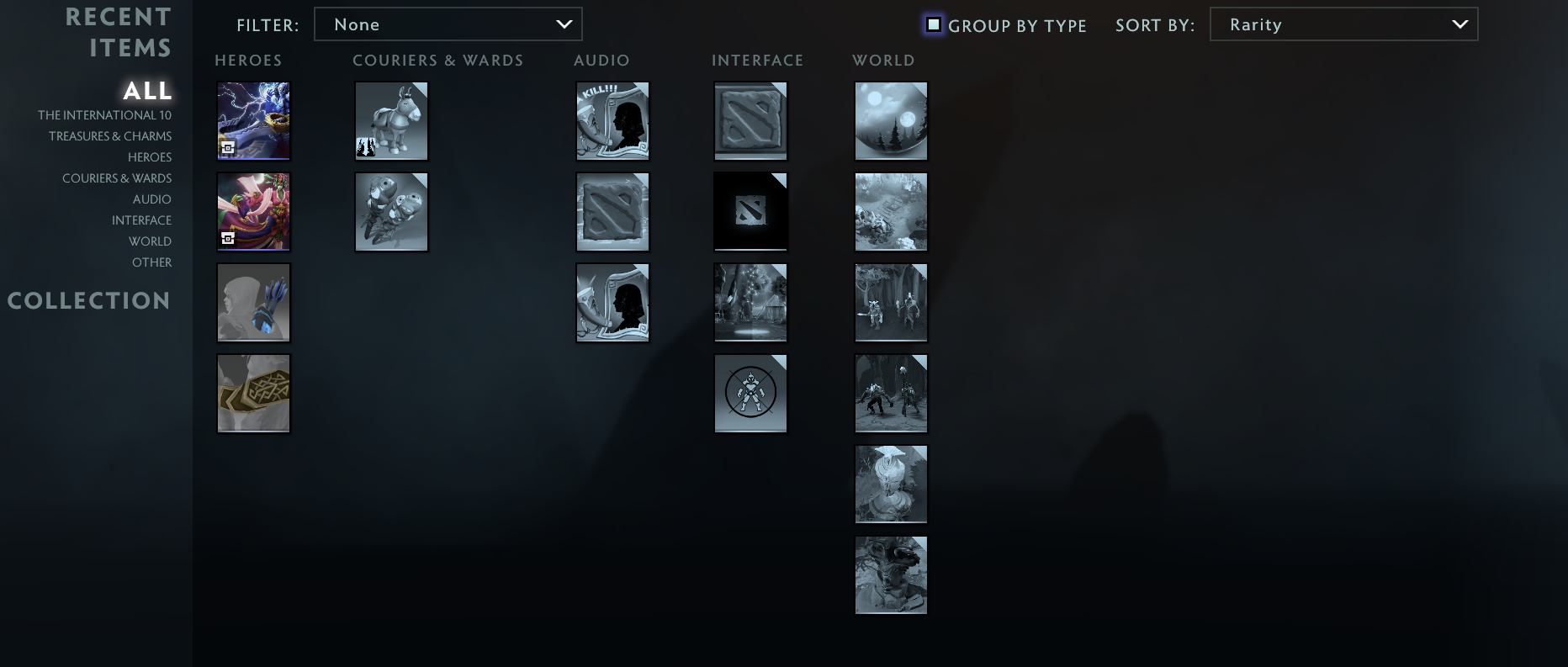Switch to the ALL category
Viewport: 1568px width, 667px height.
(x=146, y=91)
